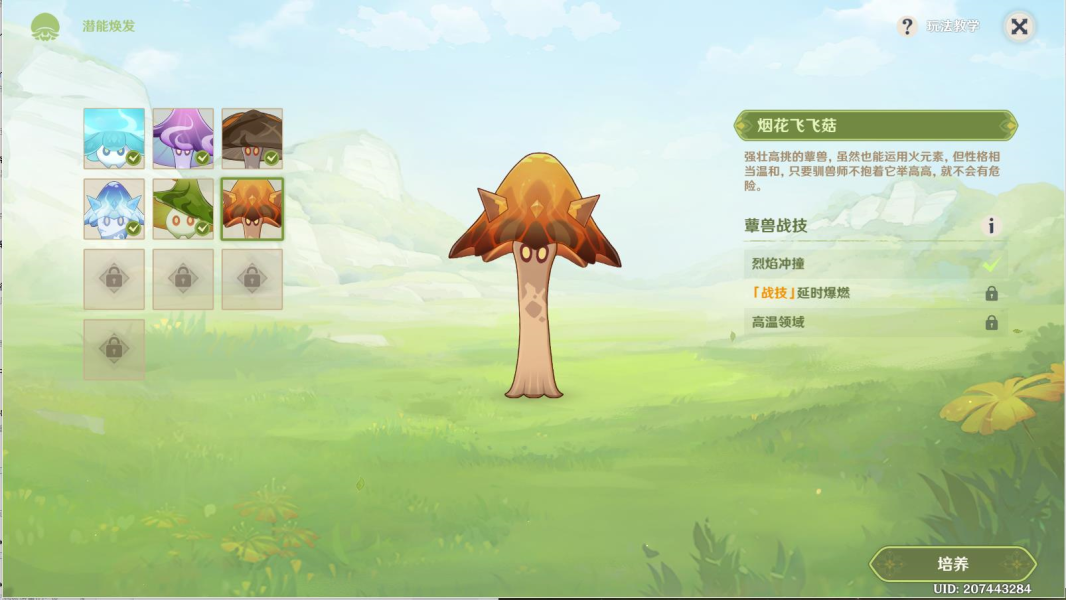Viewport: 1066px width, 600px height.
Task: Close the 潜能焕发 screen
Action: (x=1019, y=27)
